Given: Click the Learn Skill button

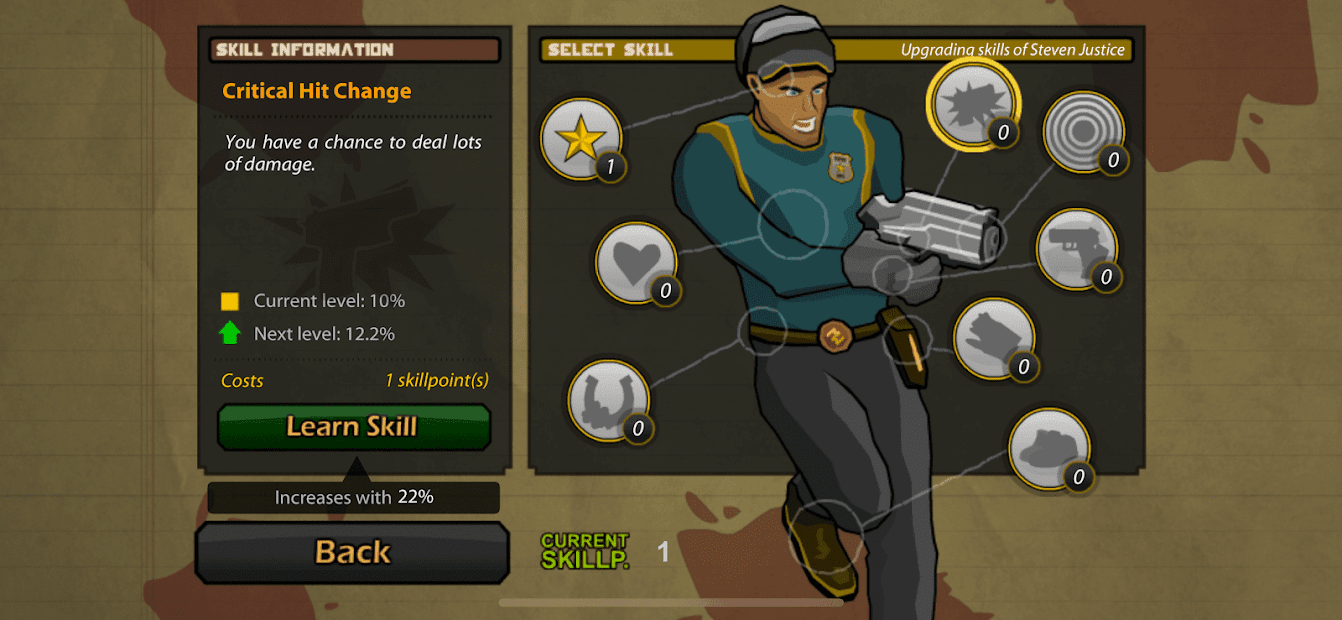Looking at the screenshot, I should 353,427.
